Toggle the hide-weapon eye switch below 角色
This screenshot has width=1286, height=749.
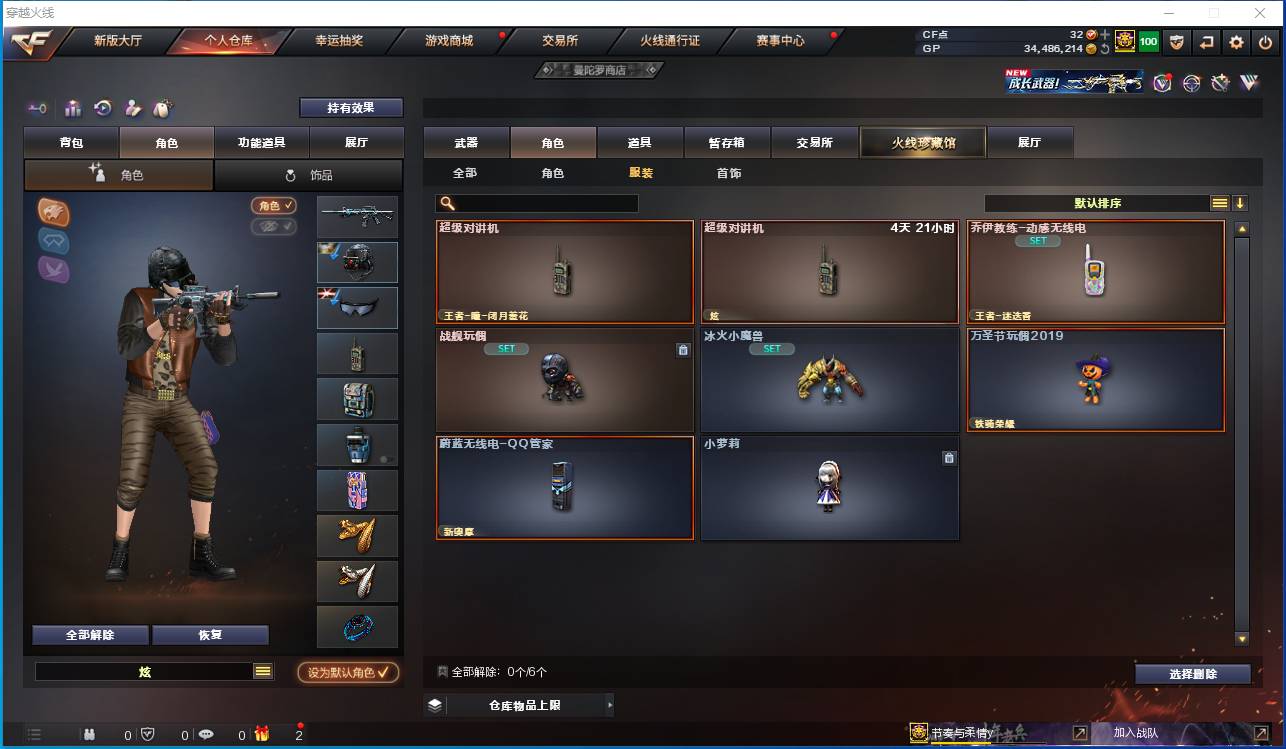point(274,226)
